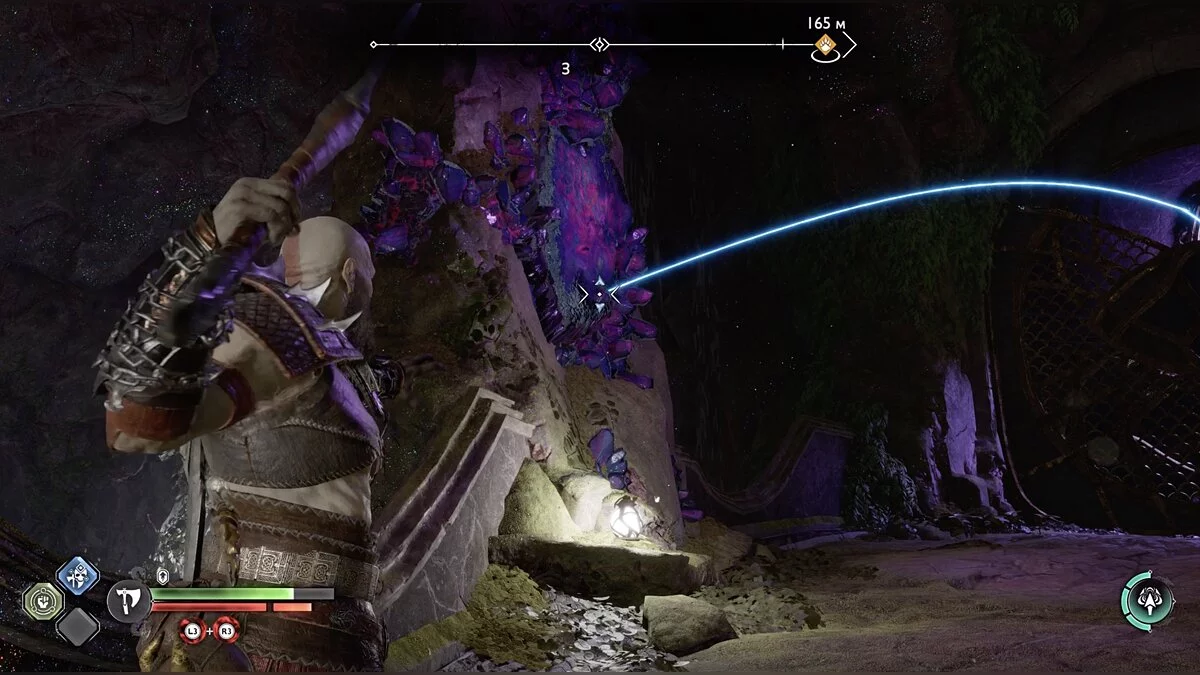This screenshot has height=675, width=1200.
Task: Select the gold paw quest marker on compass
Action: (x=826, y=44)
